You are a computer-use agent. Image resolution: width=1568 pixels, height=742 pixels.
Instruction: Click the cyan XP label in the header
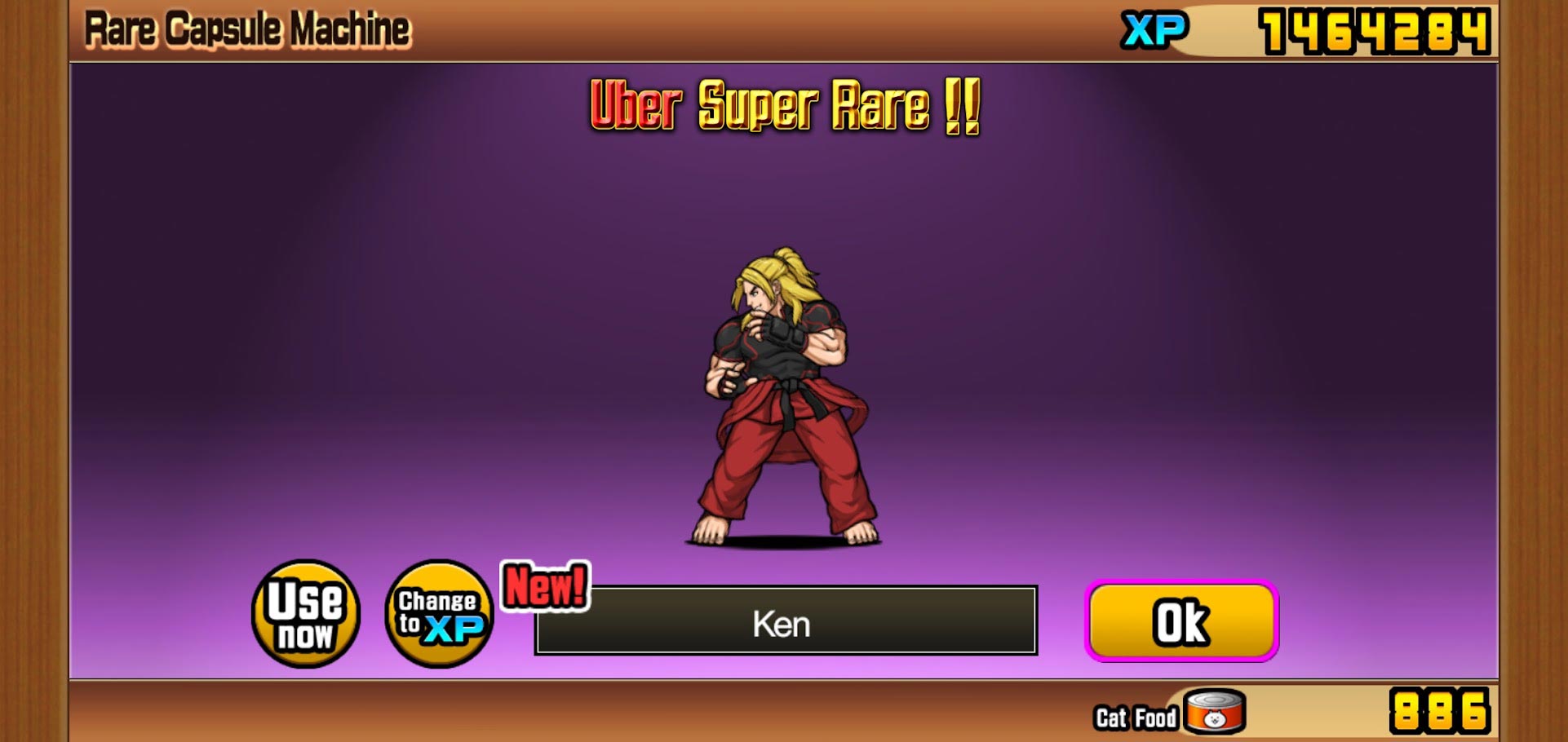[1151, 29]
